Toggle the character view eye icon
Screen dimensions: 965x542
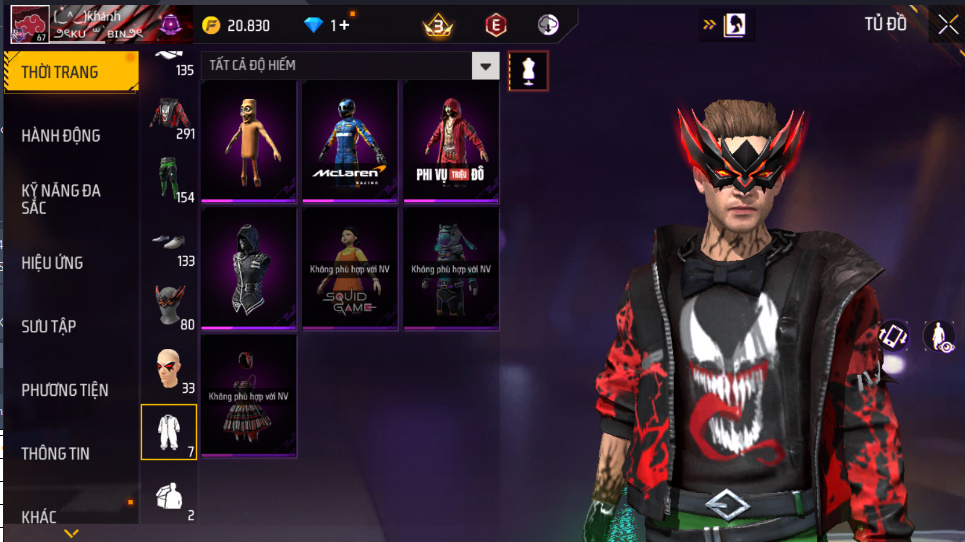(x=940, y=337)
